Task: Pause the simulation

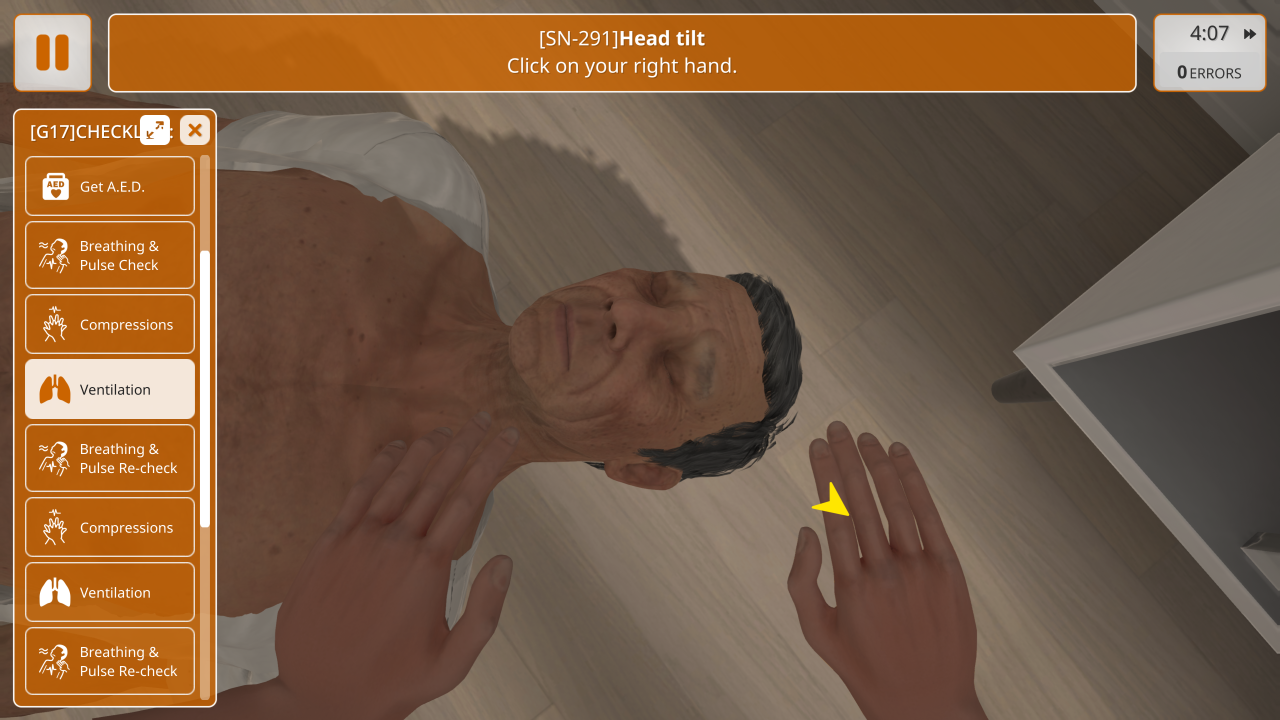Action: [53, 53]
